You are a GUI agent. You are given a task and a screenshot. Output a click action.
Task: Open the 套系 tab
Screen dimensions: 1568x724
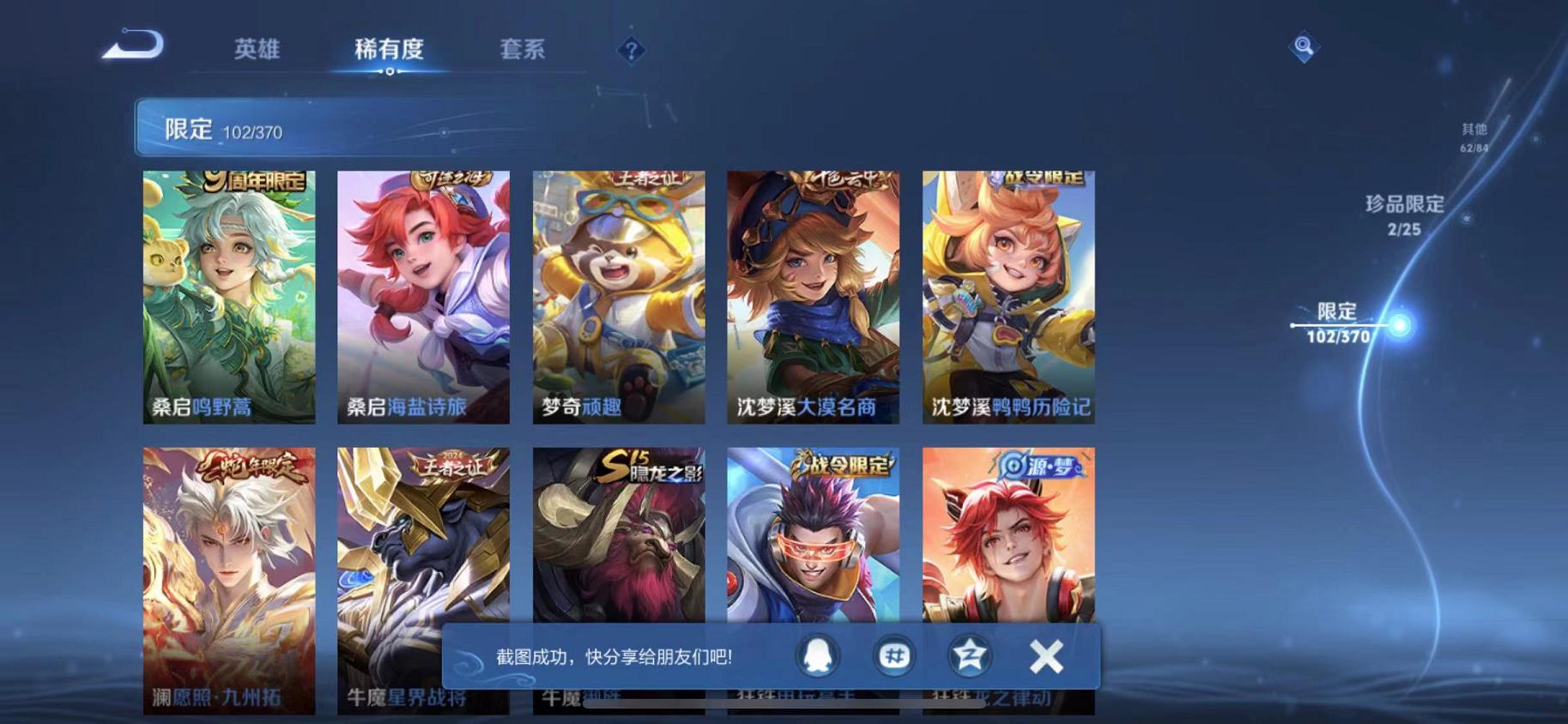[x=522, y=50]
